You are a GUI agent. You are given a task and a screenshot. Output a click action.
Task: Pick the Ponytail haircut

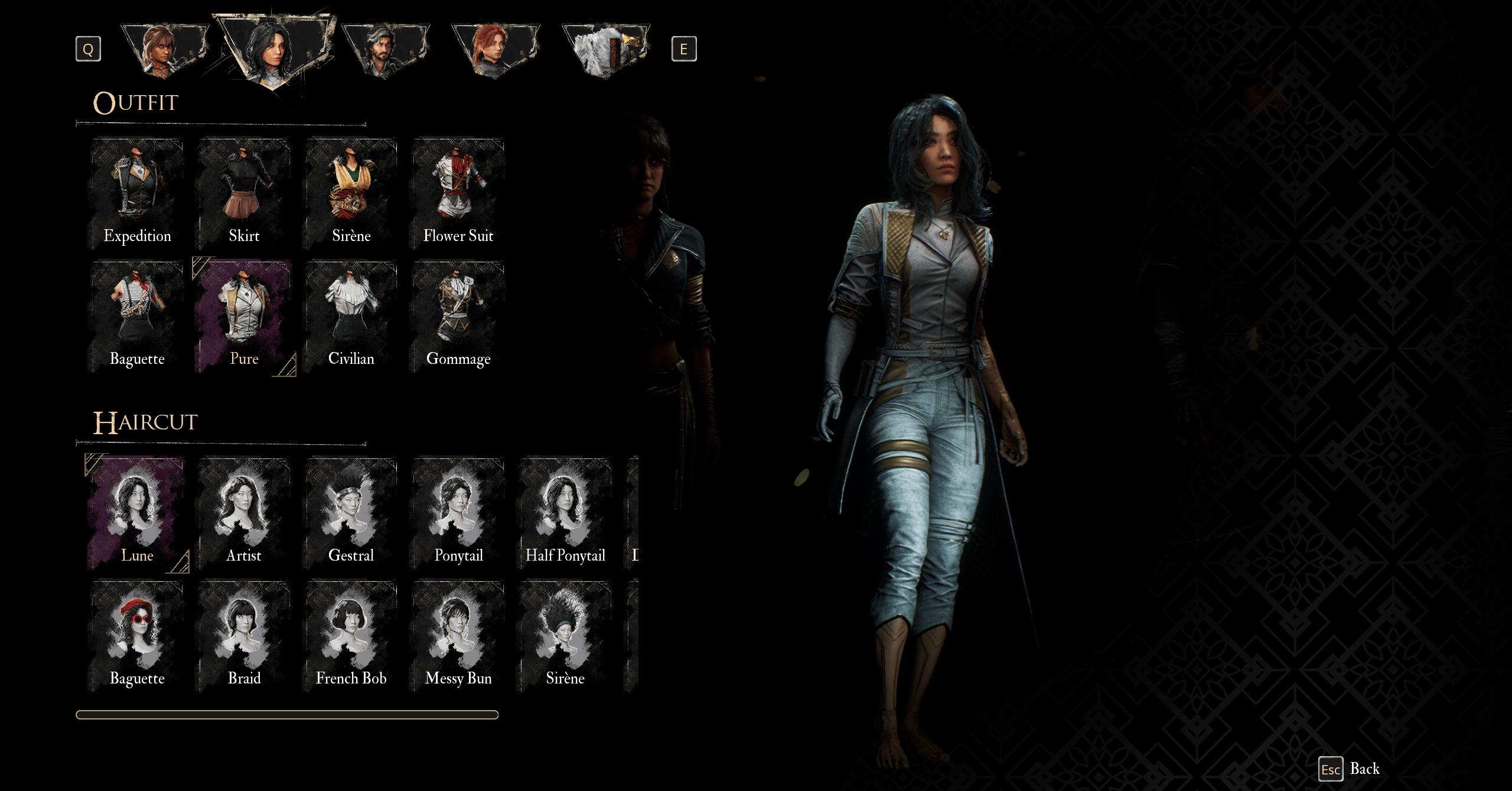(x=458, y=513)
